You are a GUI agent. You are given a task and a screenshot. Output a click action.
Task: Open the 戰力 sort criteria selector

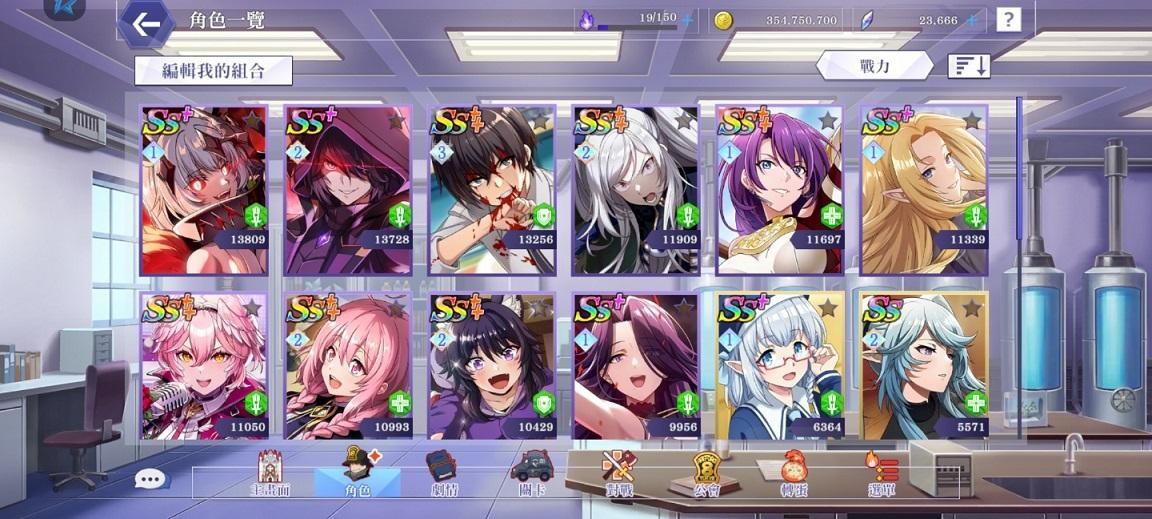[874, 66]
